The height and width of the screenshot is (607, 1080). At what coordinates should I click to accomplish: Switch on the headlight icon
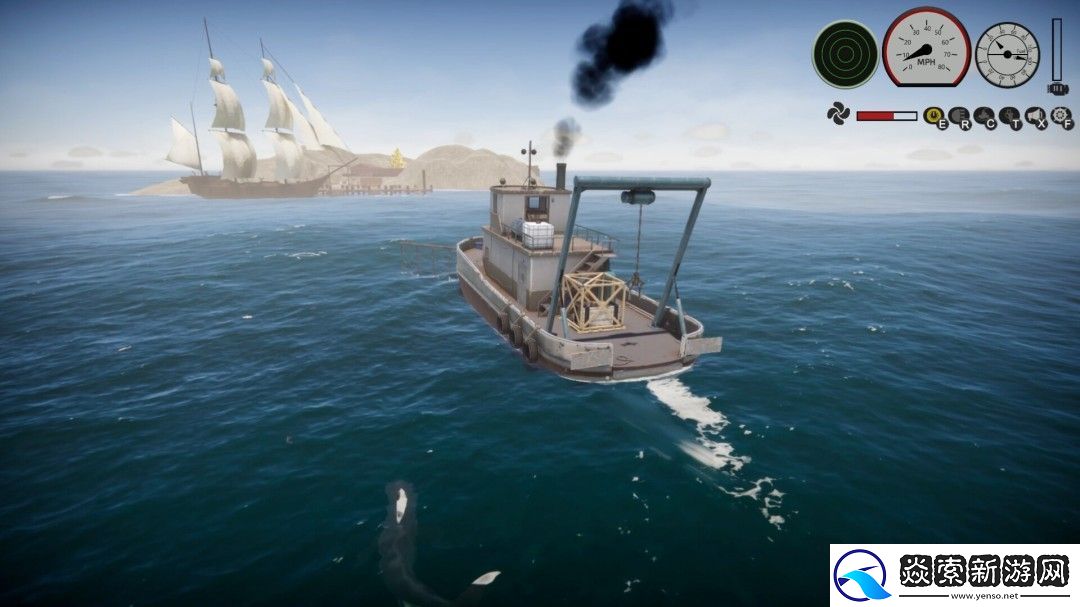tap(959, 117)
